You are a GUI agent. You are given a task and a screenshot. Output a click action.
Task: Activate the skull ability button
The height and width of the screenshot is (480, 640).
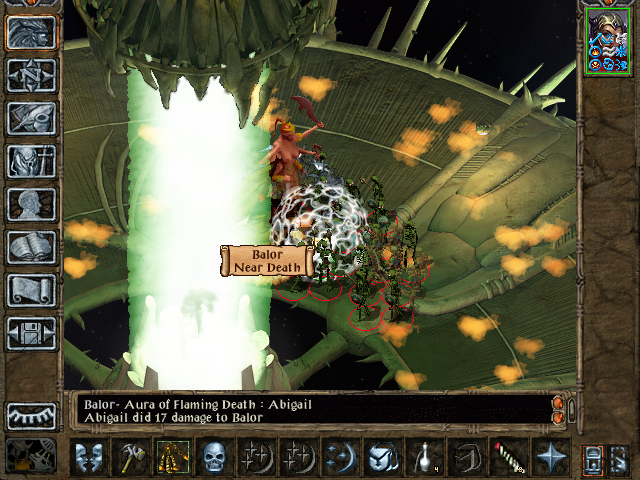[x=216, y=457]
